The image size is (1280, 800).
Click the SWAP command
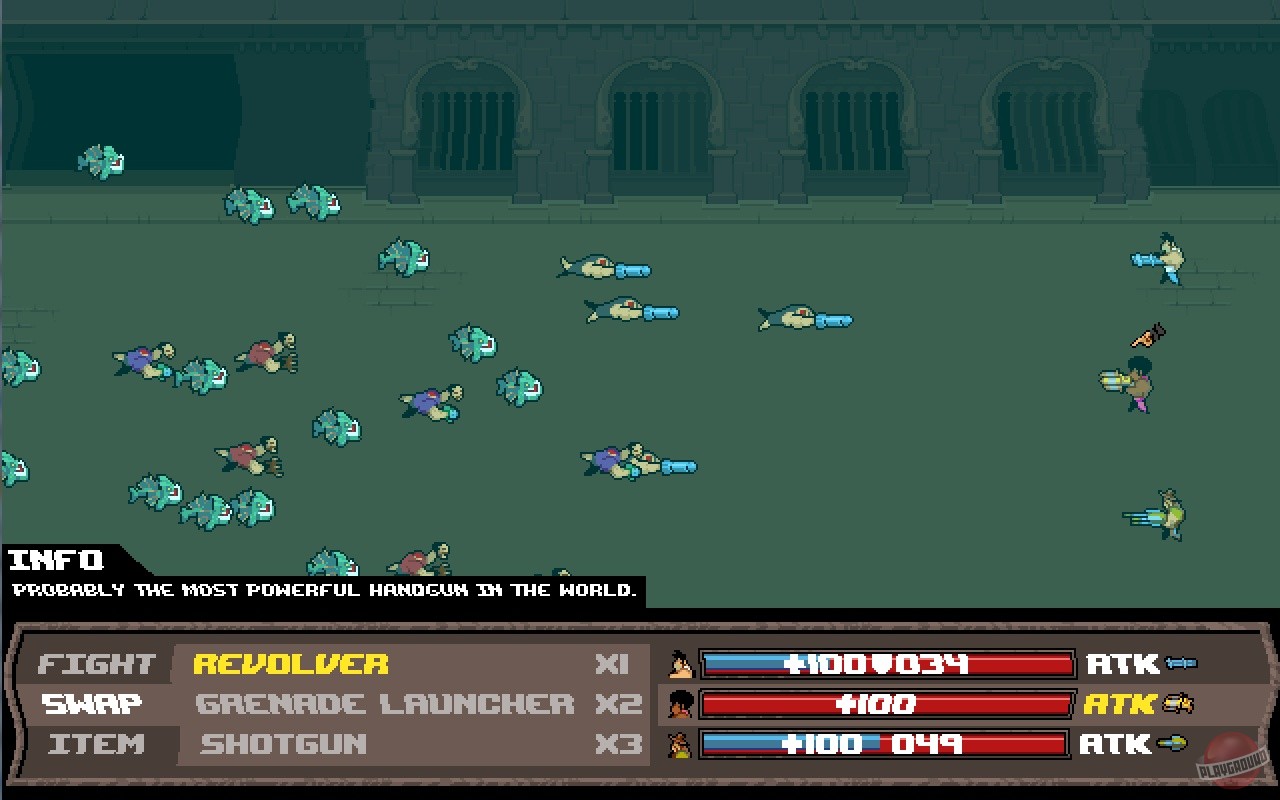coord(93,704)
